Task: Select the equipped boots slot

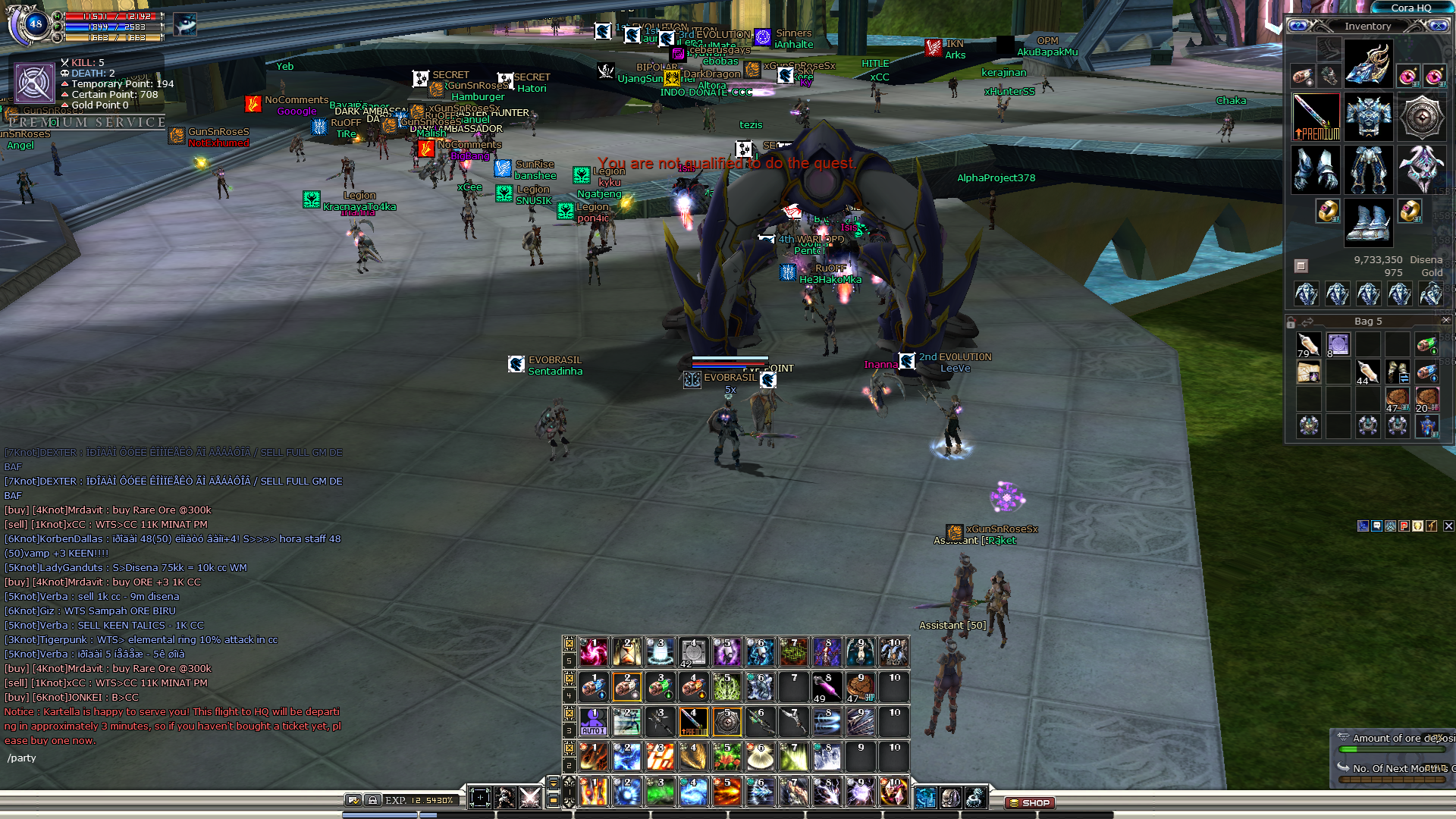Action: 1368,222
